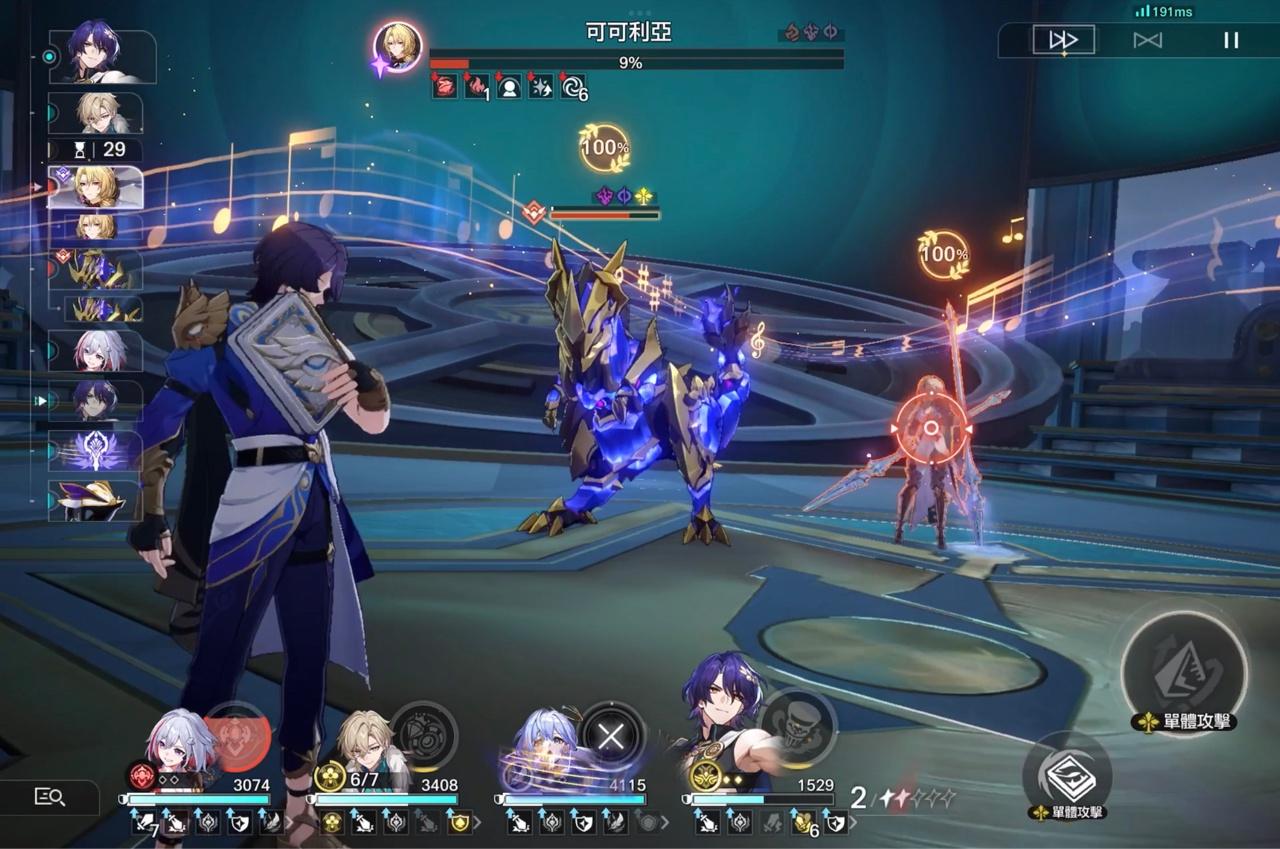Activate the purple-haired character's ultimate icon
This screenshot has height=849, width=1280.
(798, 727)
